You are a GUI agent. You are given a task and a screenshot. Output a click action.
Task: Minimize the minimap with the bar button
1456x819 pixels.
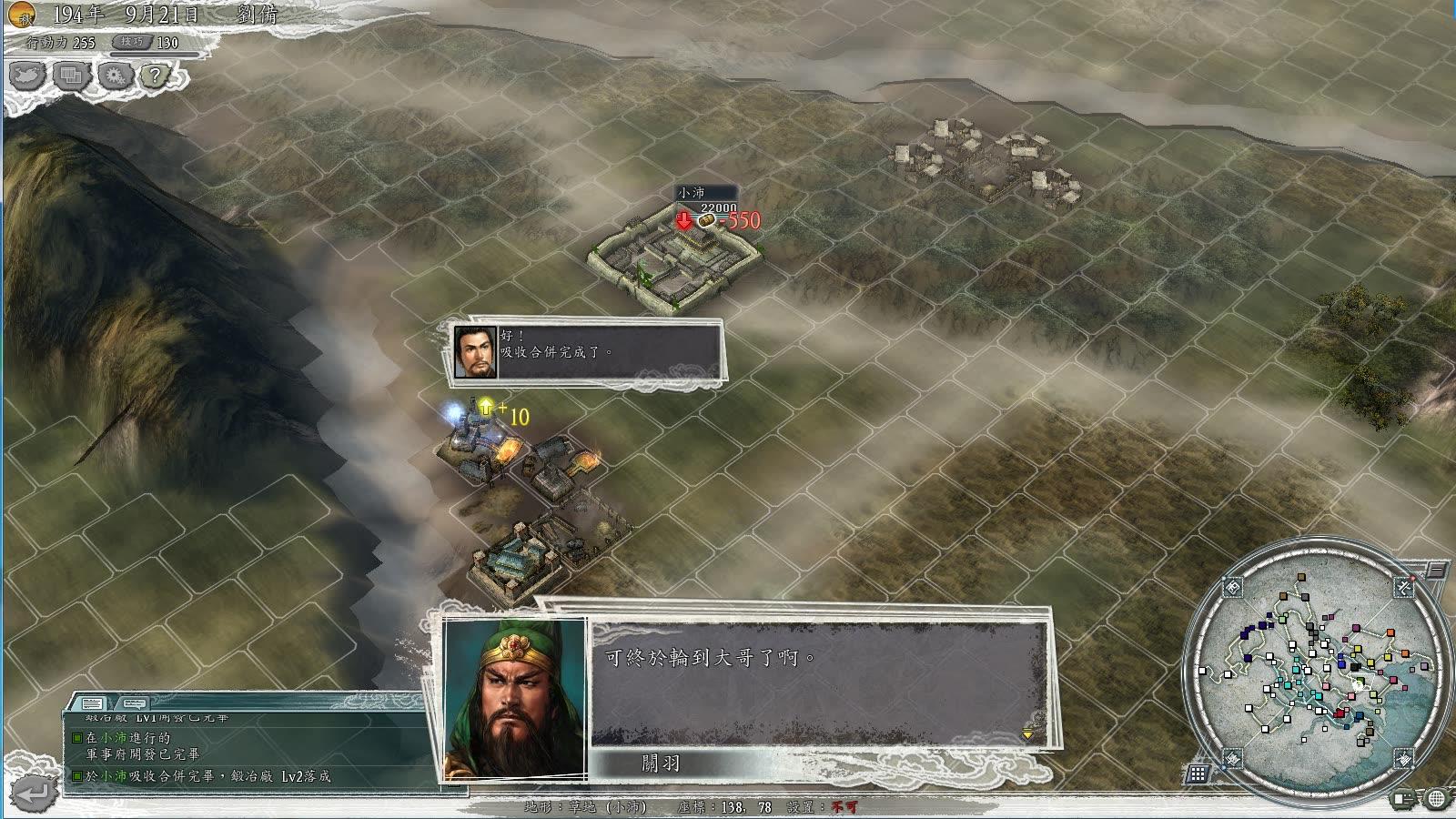click(1435, 571)
